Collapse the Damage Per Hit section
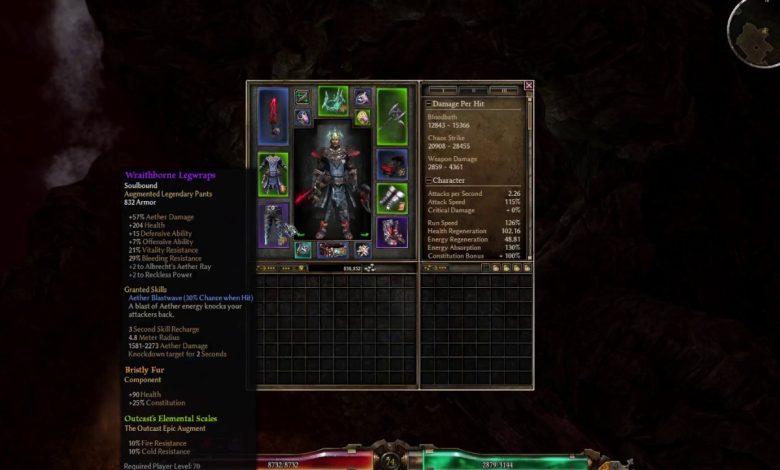Screen dimensions: 780x470 click(429, 104)
